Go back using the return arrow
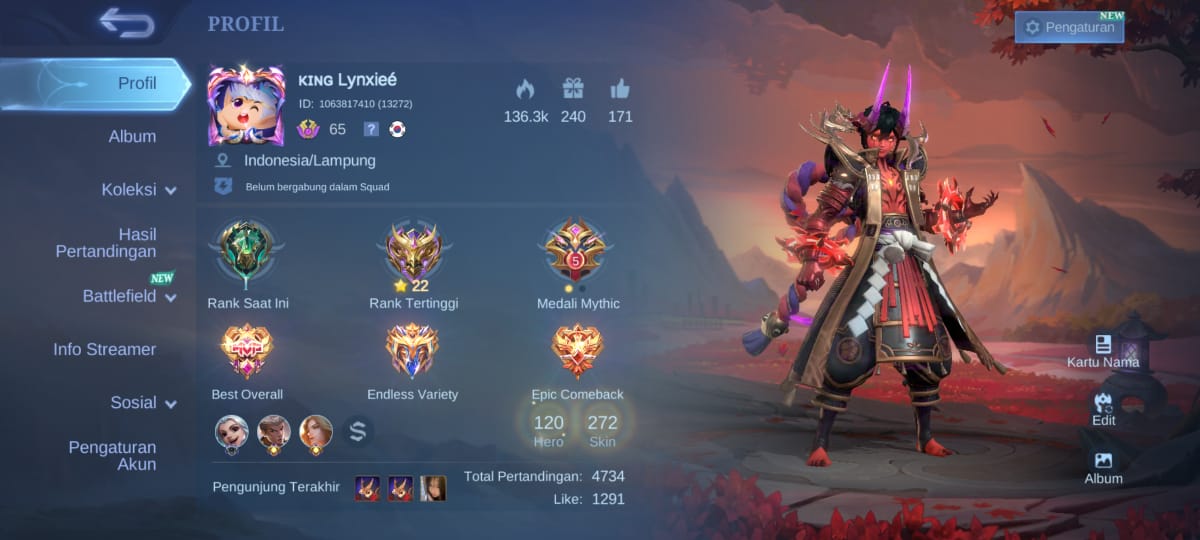 (127, 23)
